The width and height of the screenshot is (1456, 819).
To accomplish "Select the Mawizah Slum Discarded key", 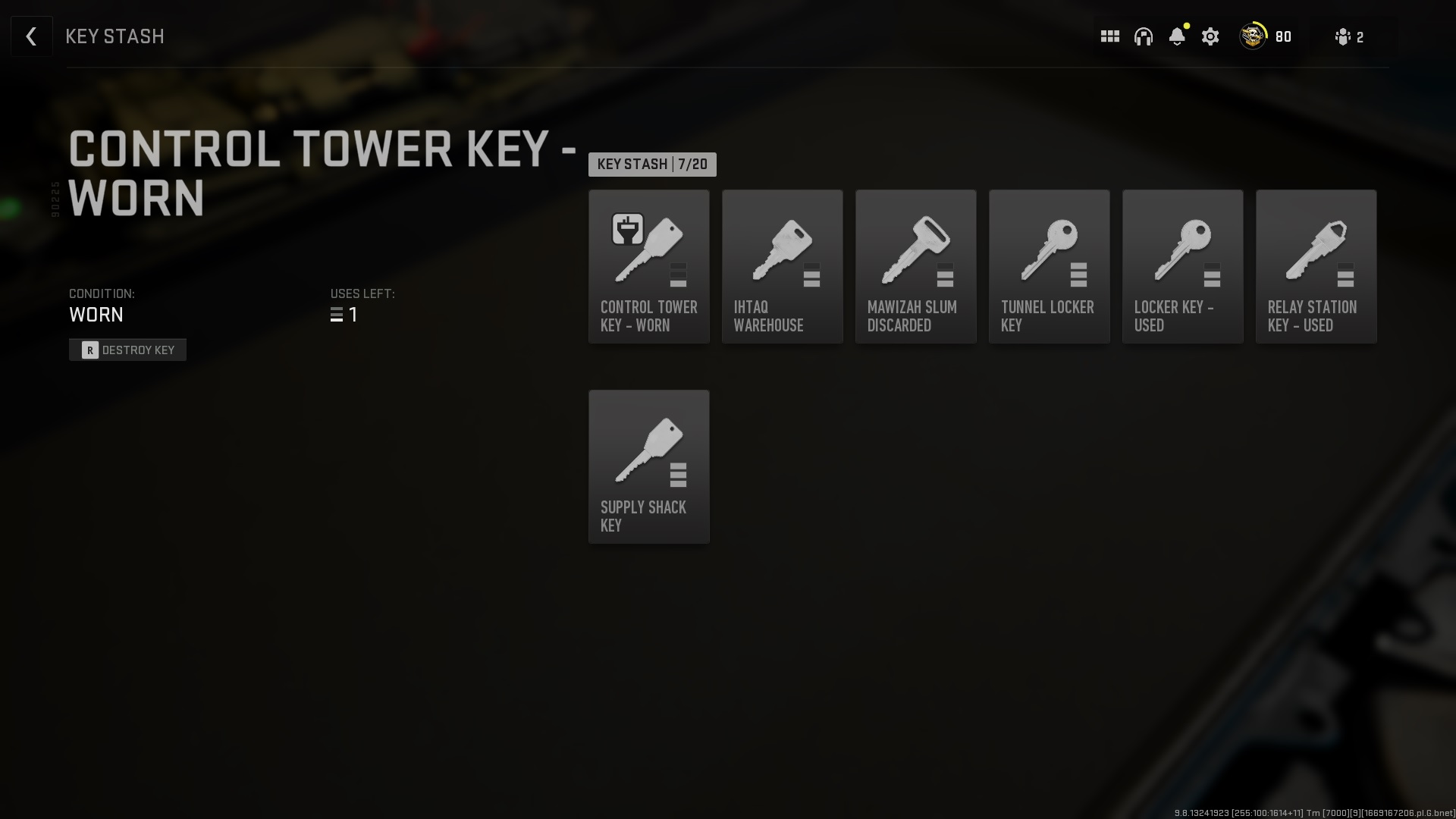I will 915,265.
